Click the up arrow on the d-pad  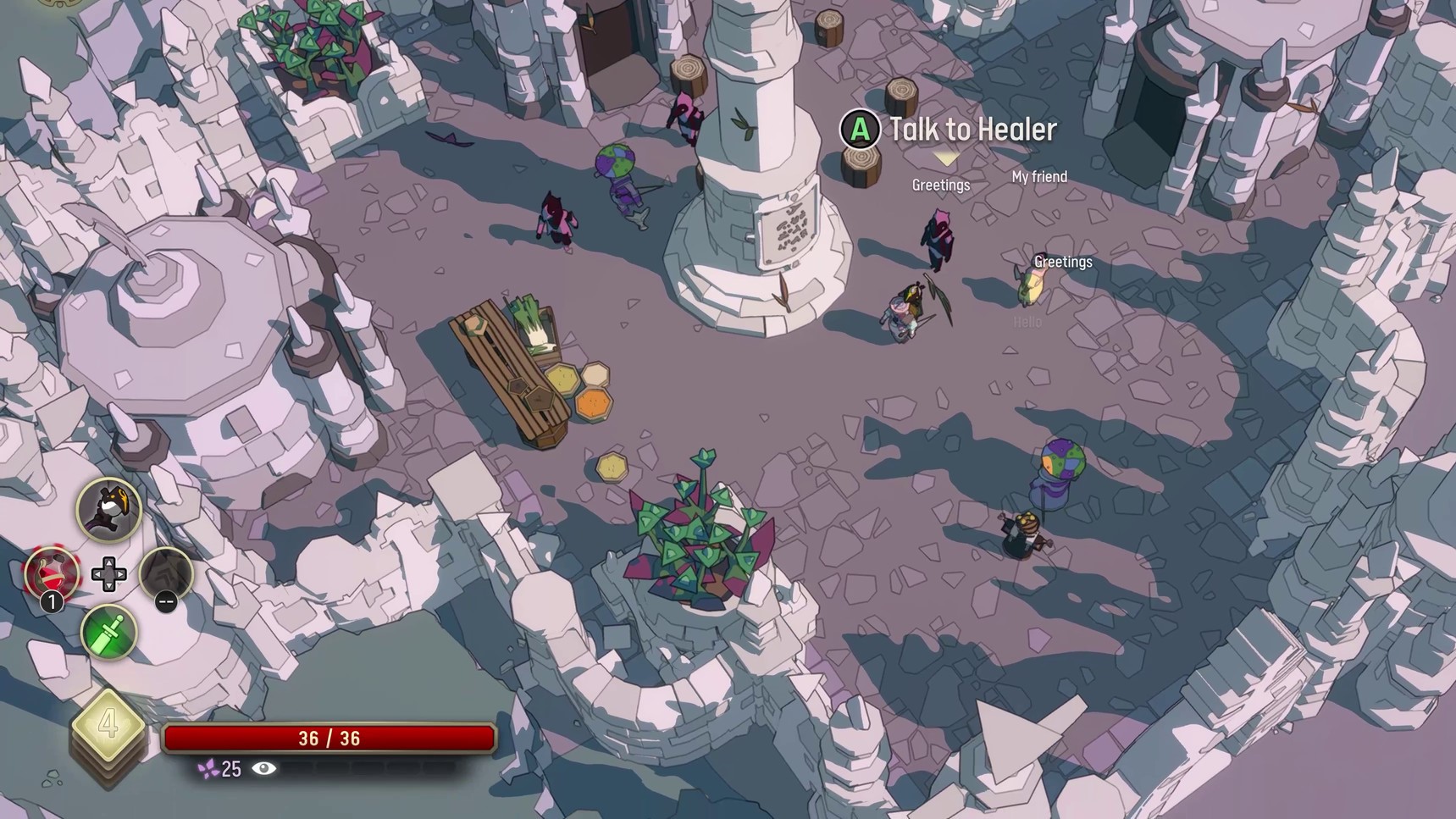click(x=108, y=562)
